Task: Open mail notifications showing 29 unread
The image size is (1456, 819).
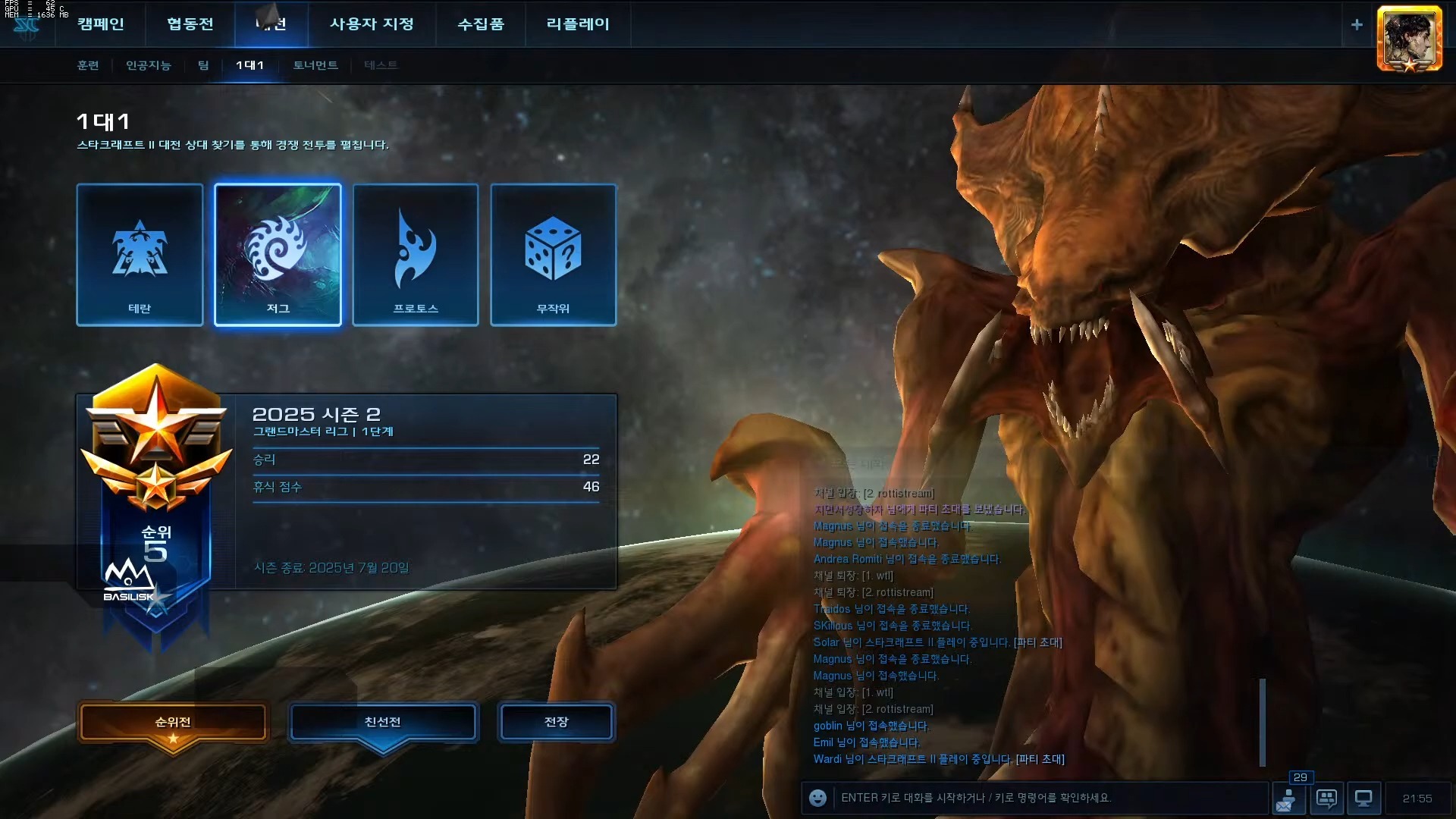Action: (x=1289, y=798)
